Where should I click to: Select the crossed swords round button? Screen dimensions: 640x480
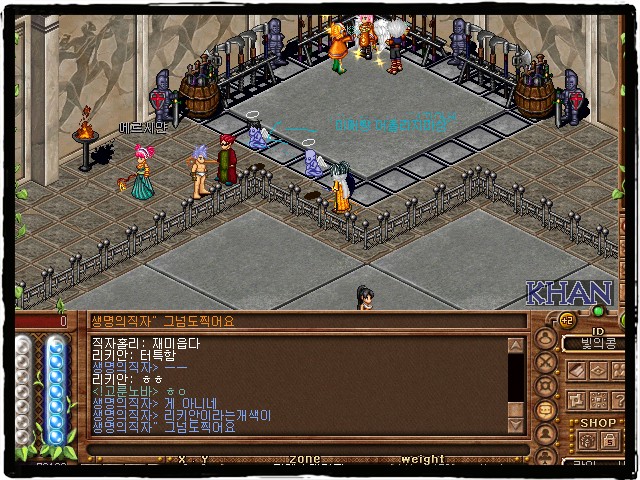[546, 362]
